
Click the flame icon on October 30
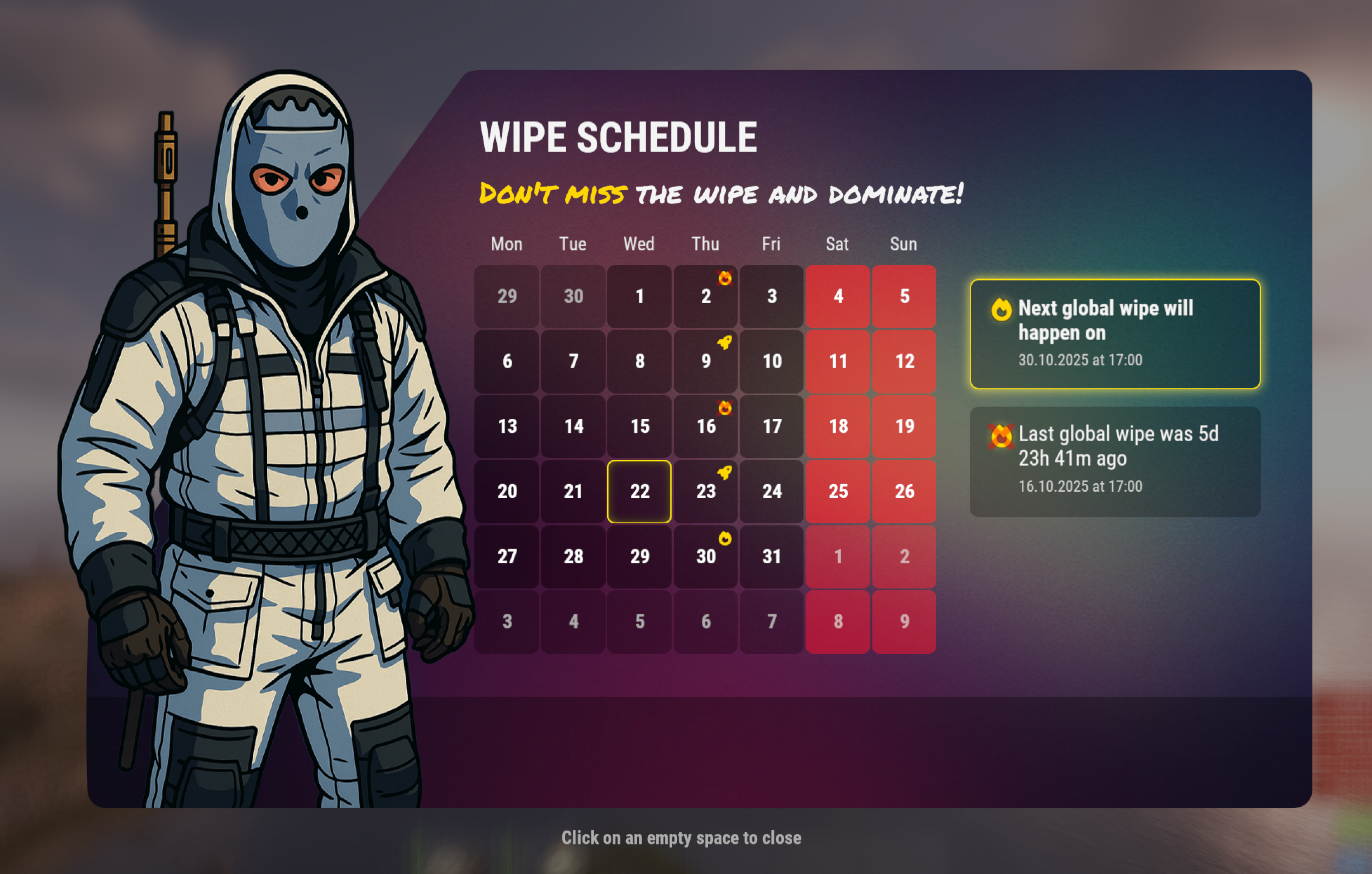[725, 539]
